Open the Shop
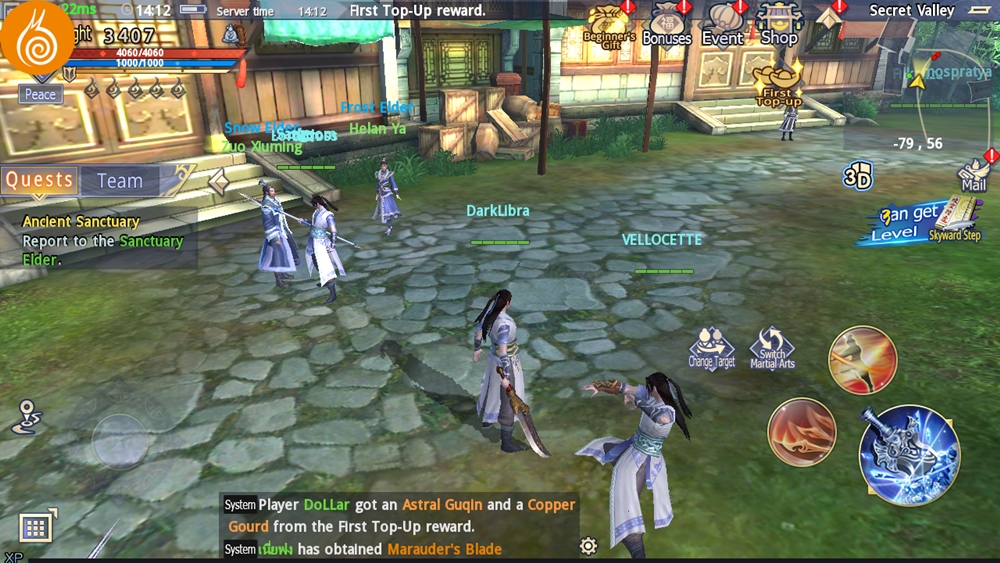This screenshot has height=563, width=1000. coord(779,24)
